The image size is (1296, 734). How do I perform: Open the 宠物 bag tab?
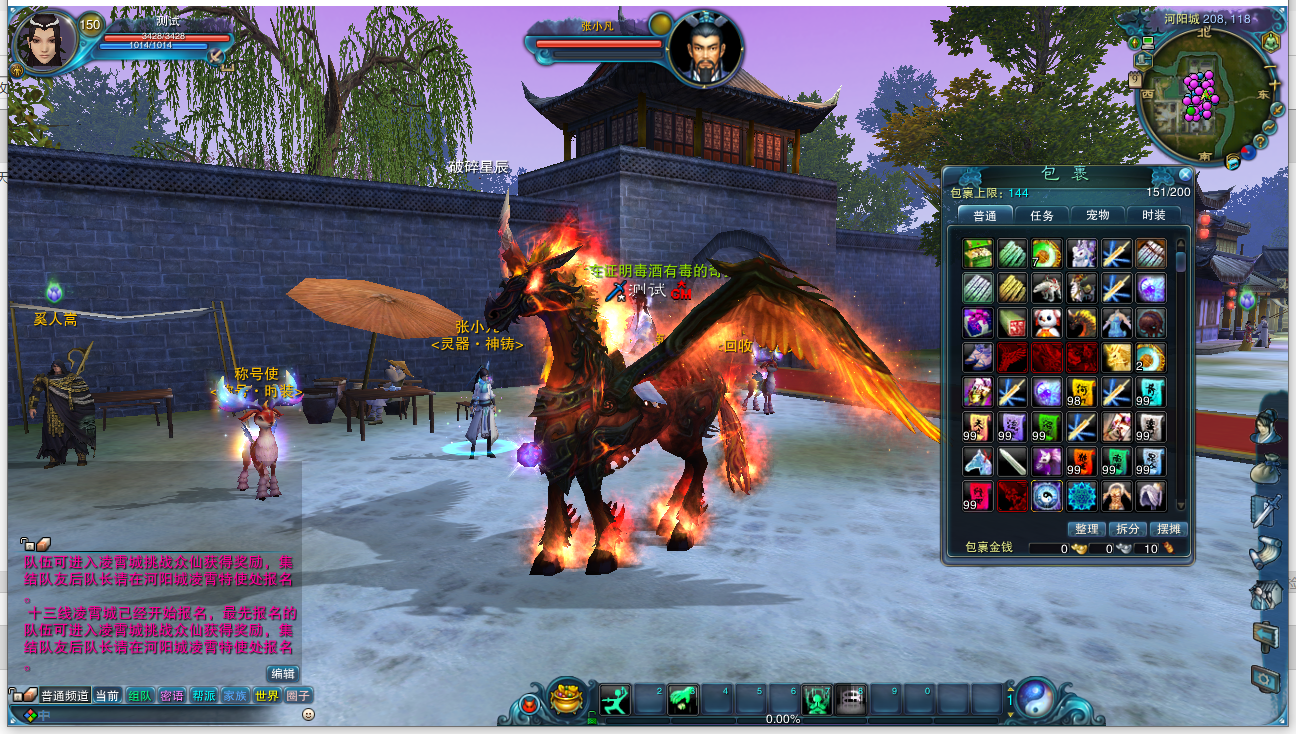click(x=1097, y=215)
